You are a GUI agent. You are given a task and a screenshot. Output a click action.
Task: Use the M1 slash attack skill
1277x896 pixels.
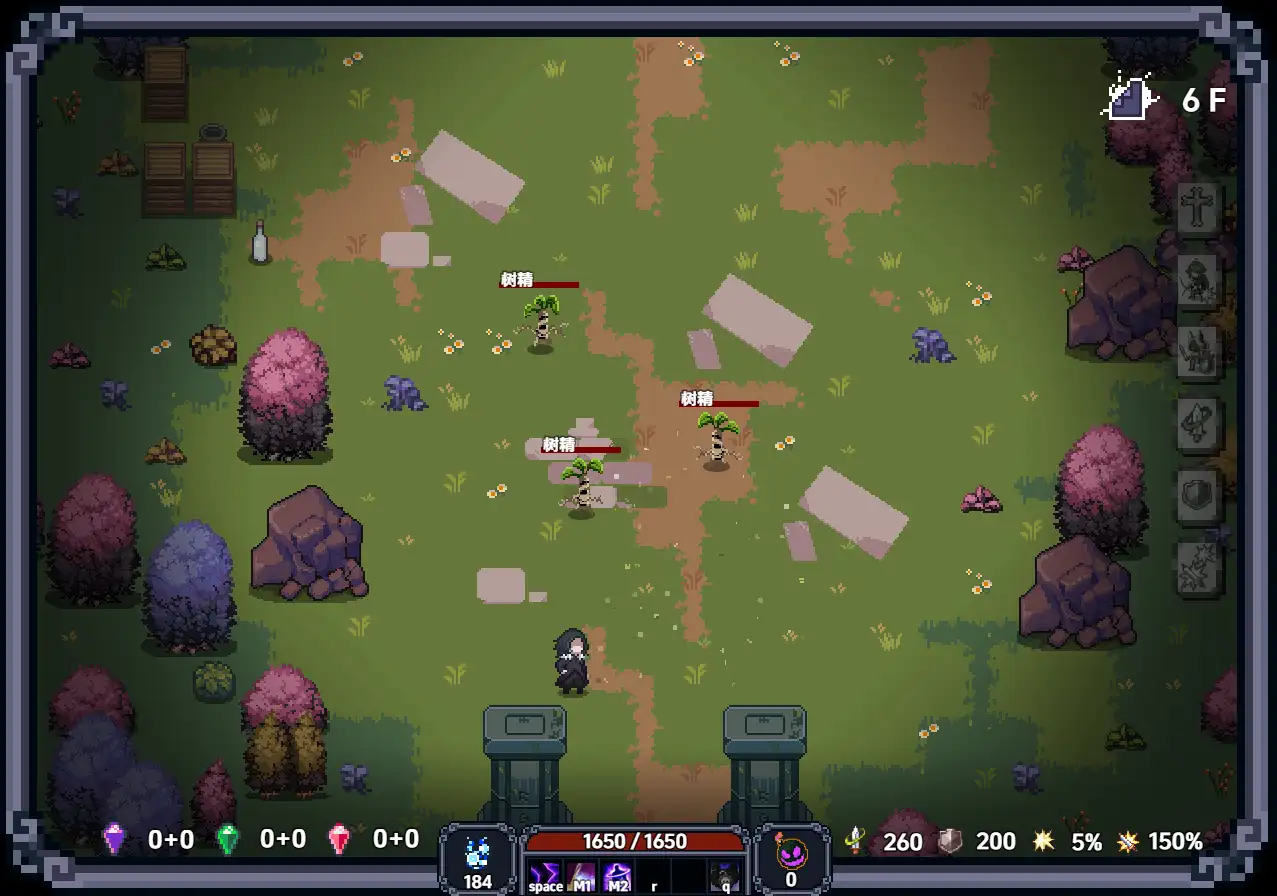[581, 876]
